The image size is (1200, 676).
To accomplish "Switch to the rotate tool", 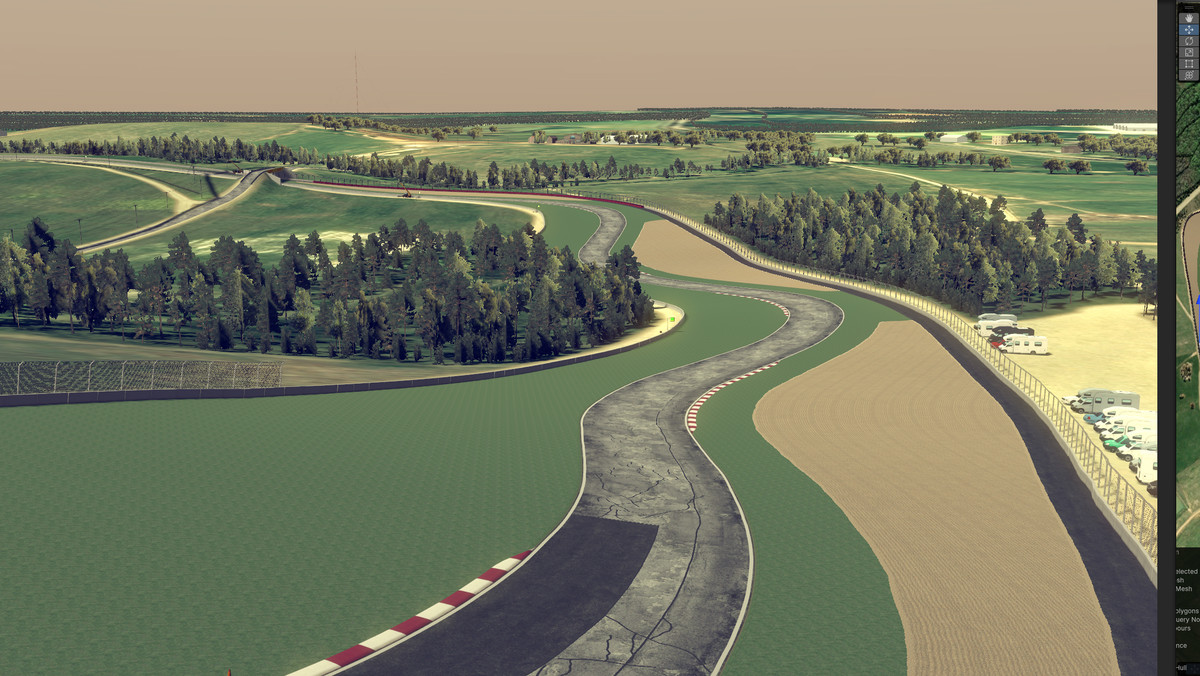I will [x=1189, y=41].
